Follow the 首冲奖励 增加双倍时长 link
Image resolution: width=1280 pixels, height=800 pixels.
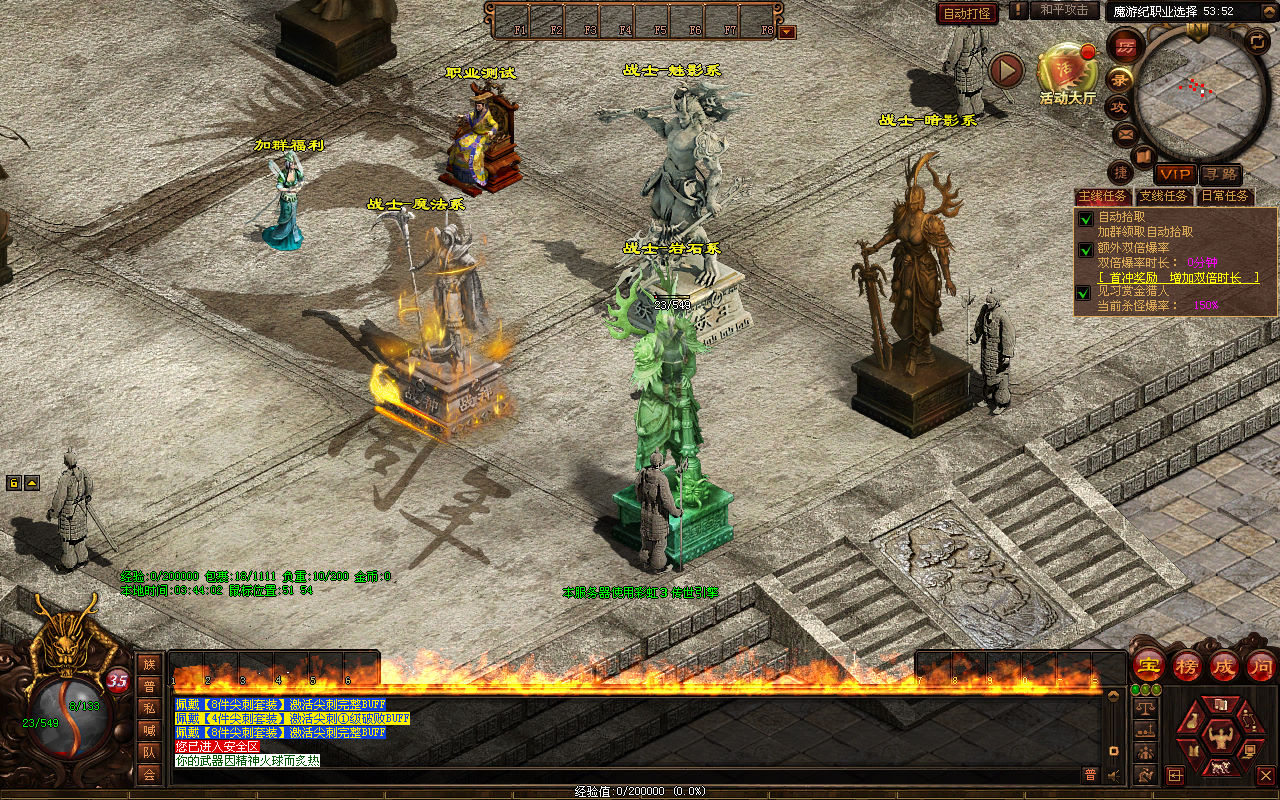(1178, 277)
